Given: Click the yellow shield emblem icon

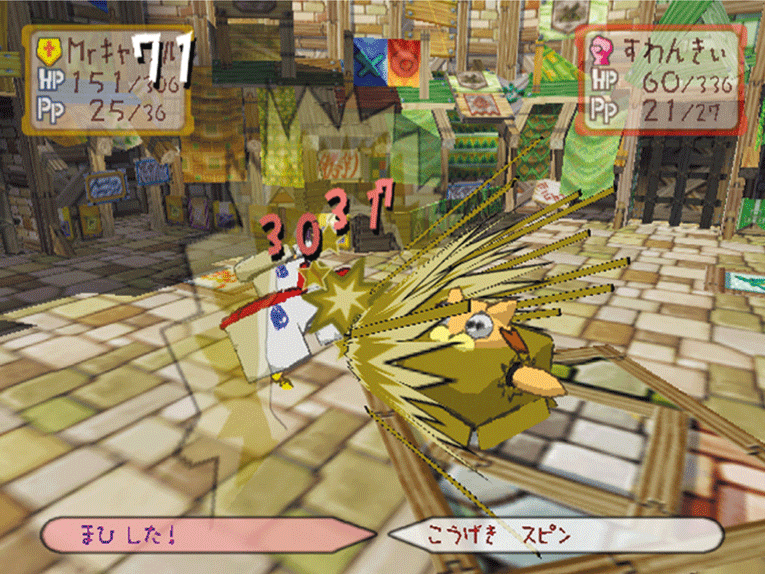Looking at the screenshot, I should coord(47,49).
